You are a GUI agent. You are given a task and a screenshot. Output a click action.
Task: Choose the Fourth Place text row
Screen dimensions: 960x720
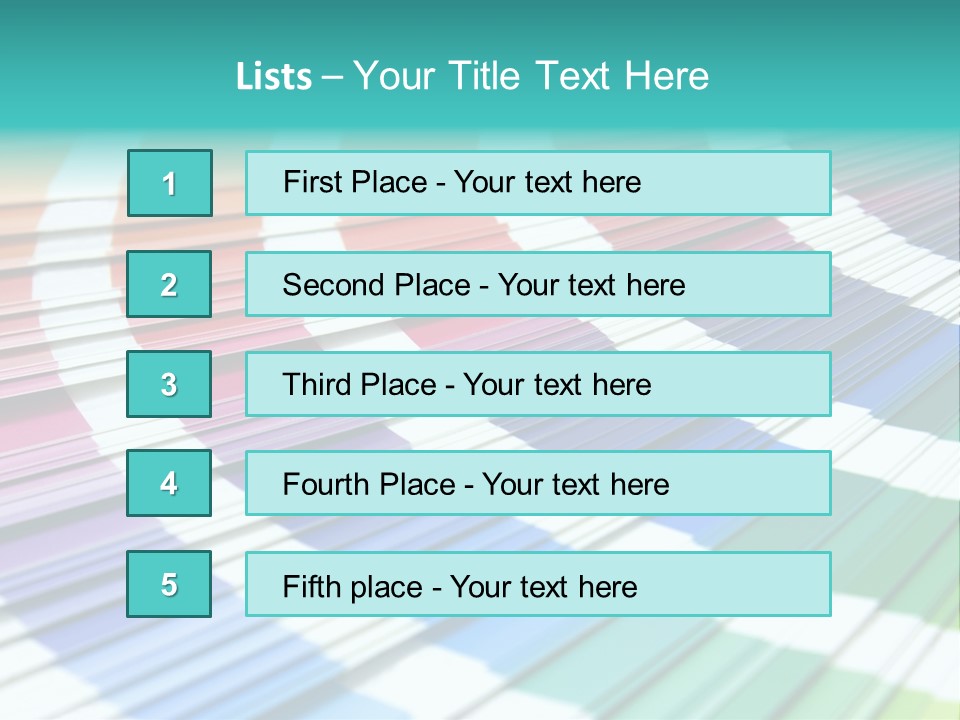(x=538, y=483)
